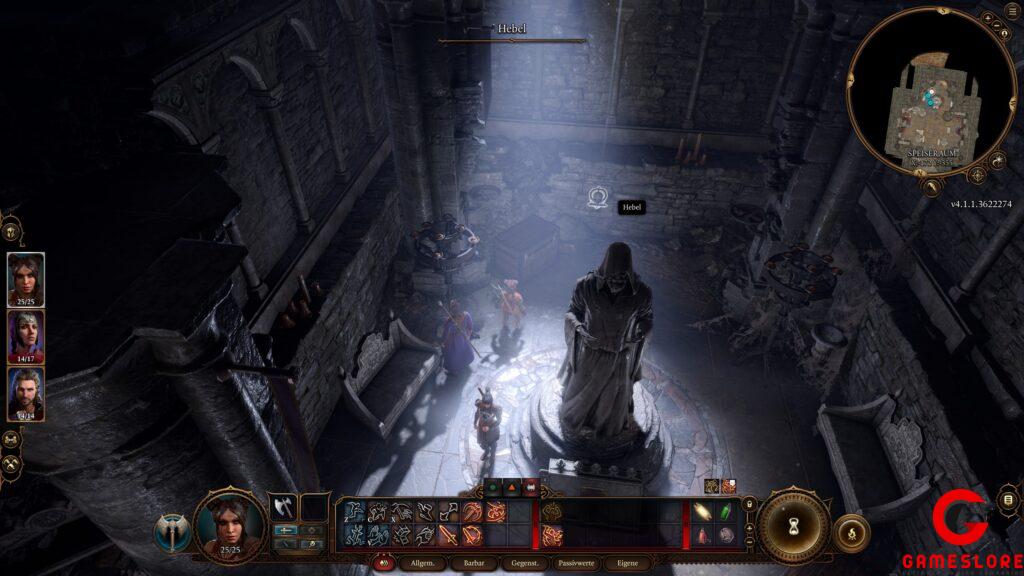Click the hourglass end turn button

[x=794, y=526]
